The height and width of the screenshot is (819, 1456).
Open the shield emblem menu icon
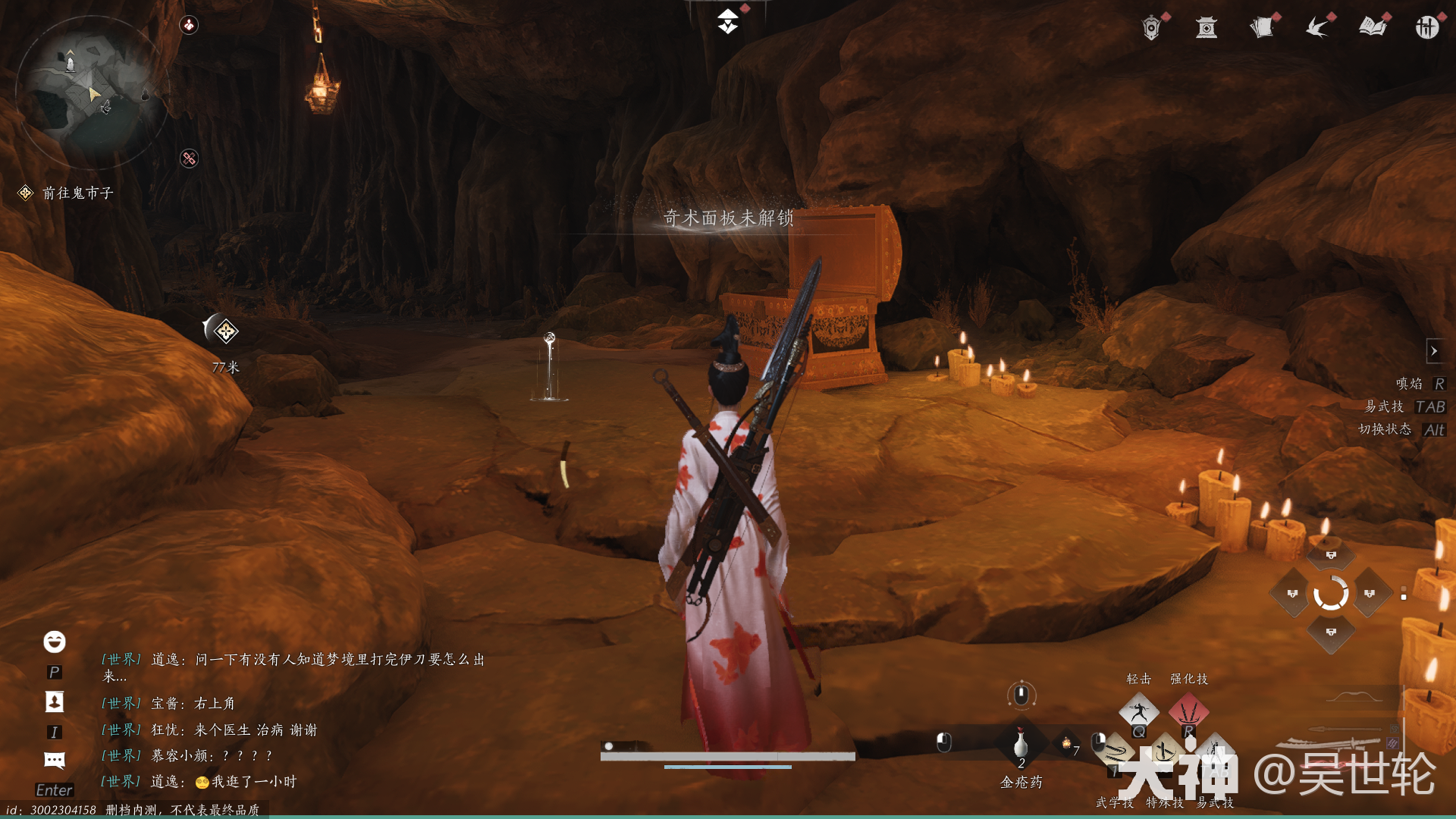point(1151,28)
